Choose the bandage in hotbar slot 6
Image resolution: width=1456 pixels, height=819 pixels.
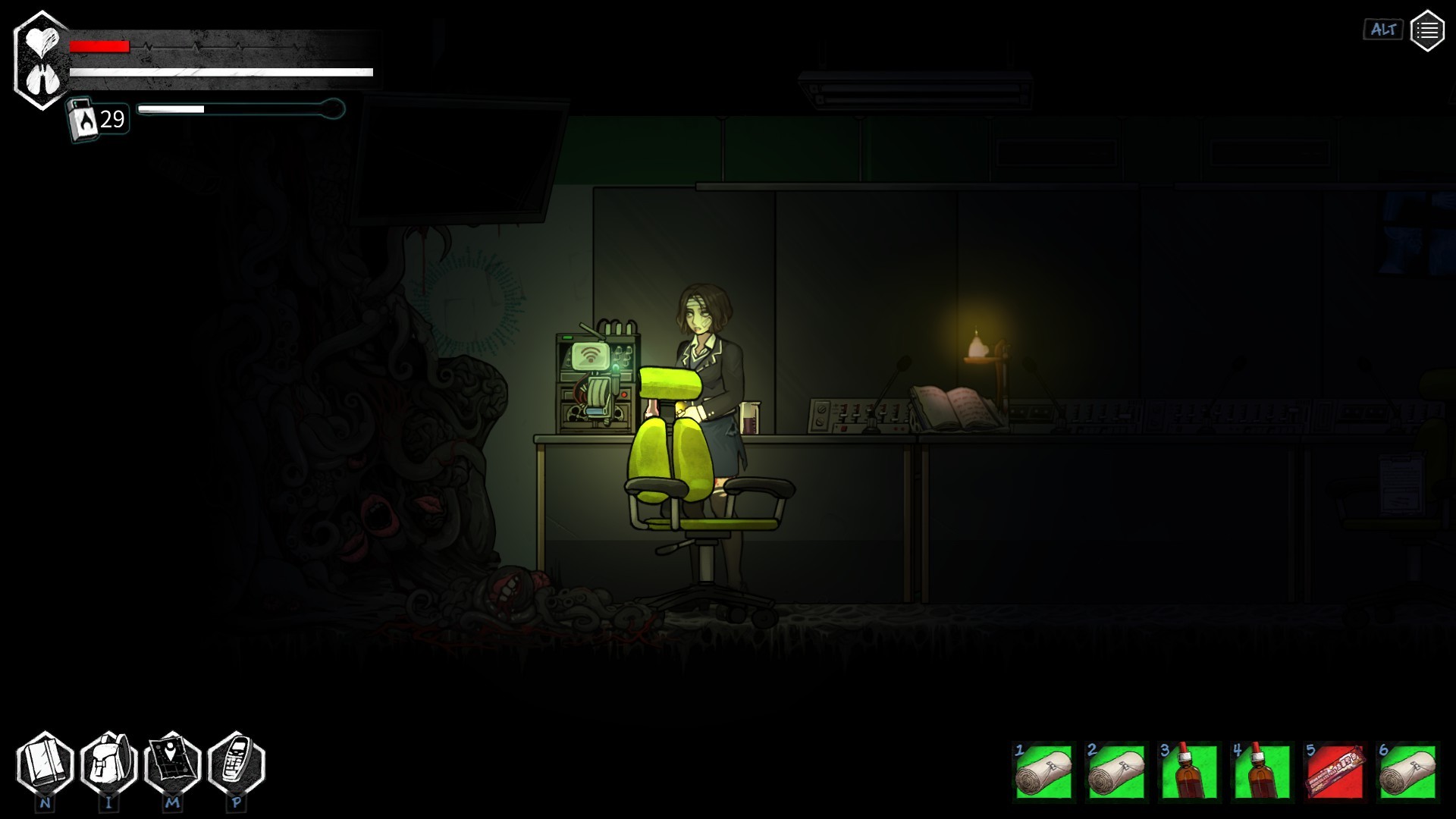1407,772
